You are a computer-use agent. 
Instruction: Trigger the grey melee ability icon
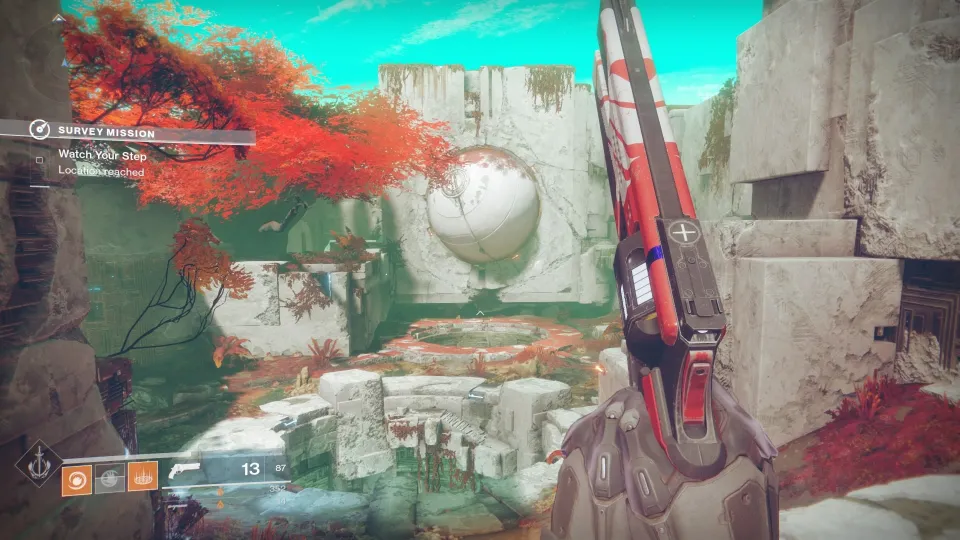point(109,479)
